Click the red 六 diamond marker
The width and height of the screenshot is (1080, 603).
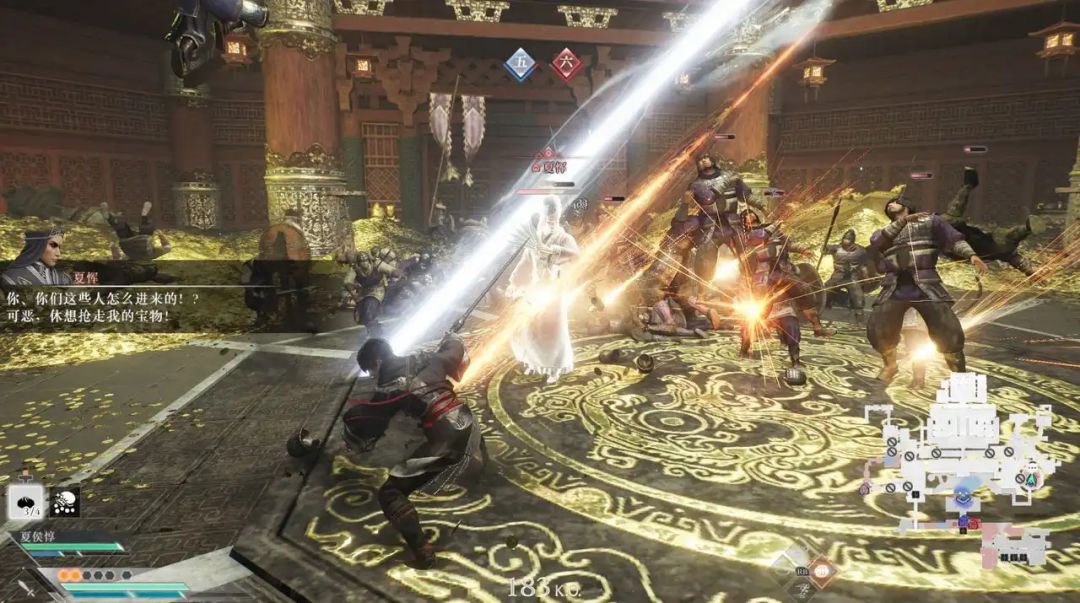click(x=566, y=65)
